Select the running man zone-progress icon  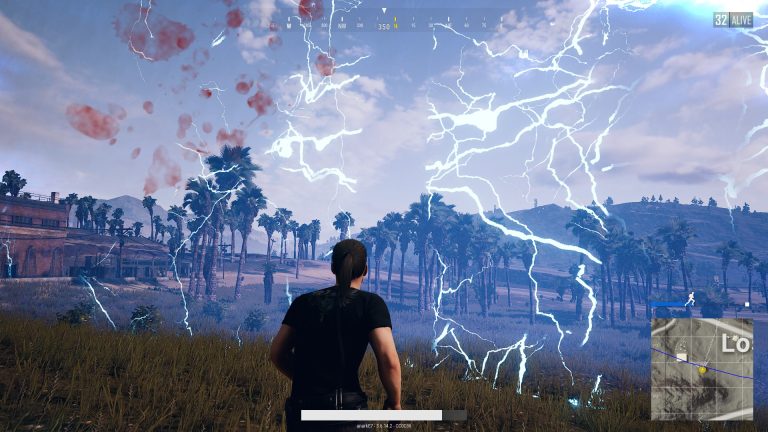pos(690,299)
